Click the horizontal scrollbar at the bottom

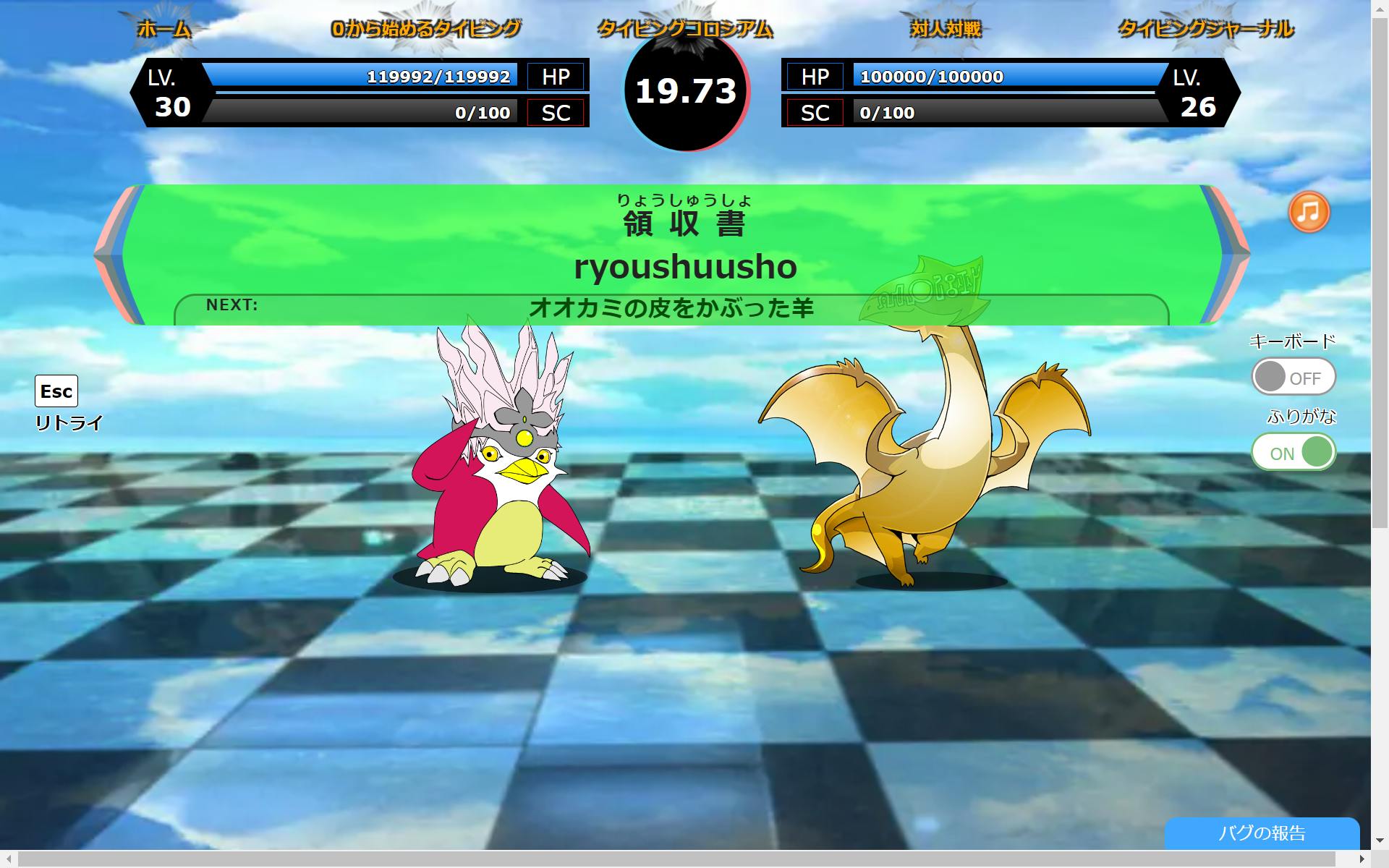pos(676,859)
